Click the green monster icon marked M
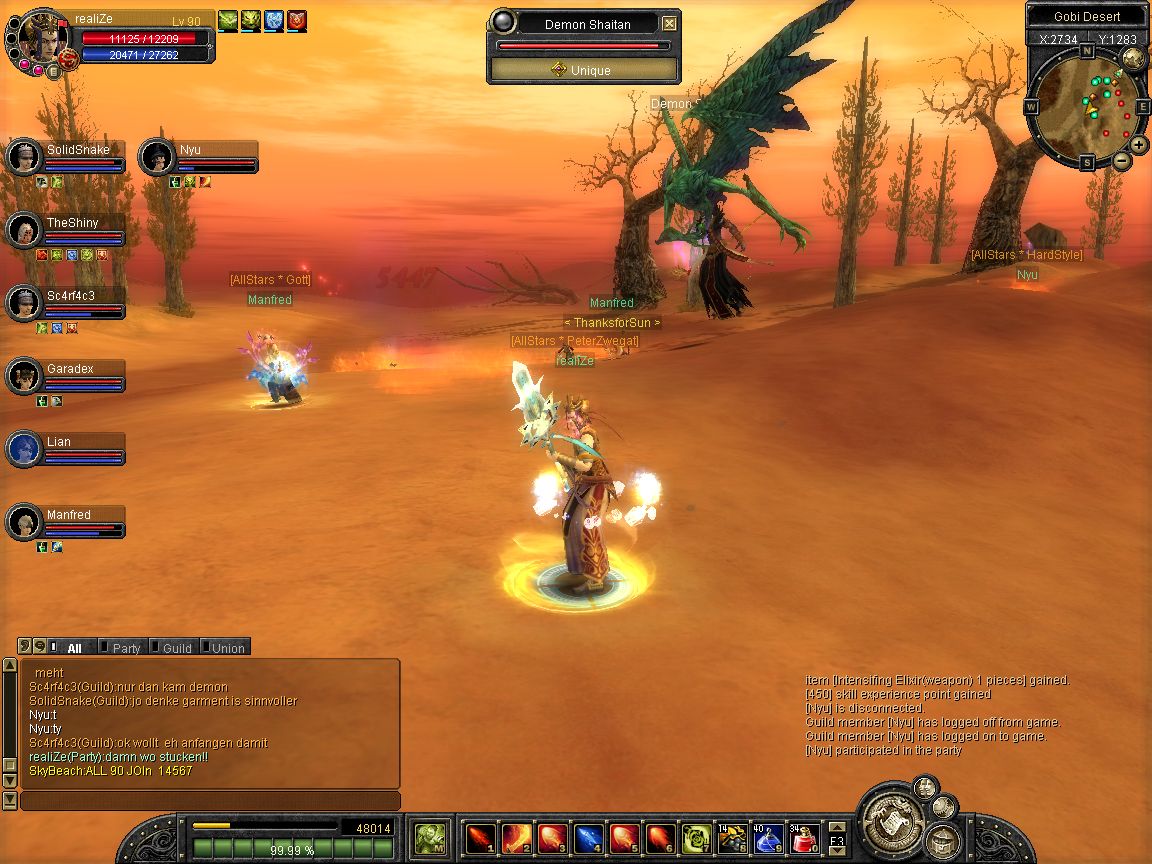 pos(431,837)
